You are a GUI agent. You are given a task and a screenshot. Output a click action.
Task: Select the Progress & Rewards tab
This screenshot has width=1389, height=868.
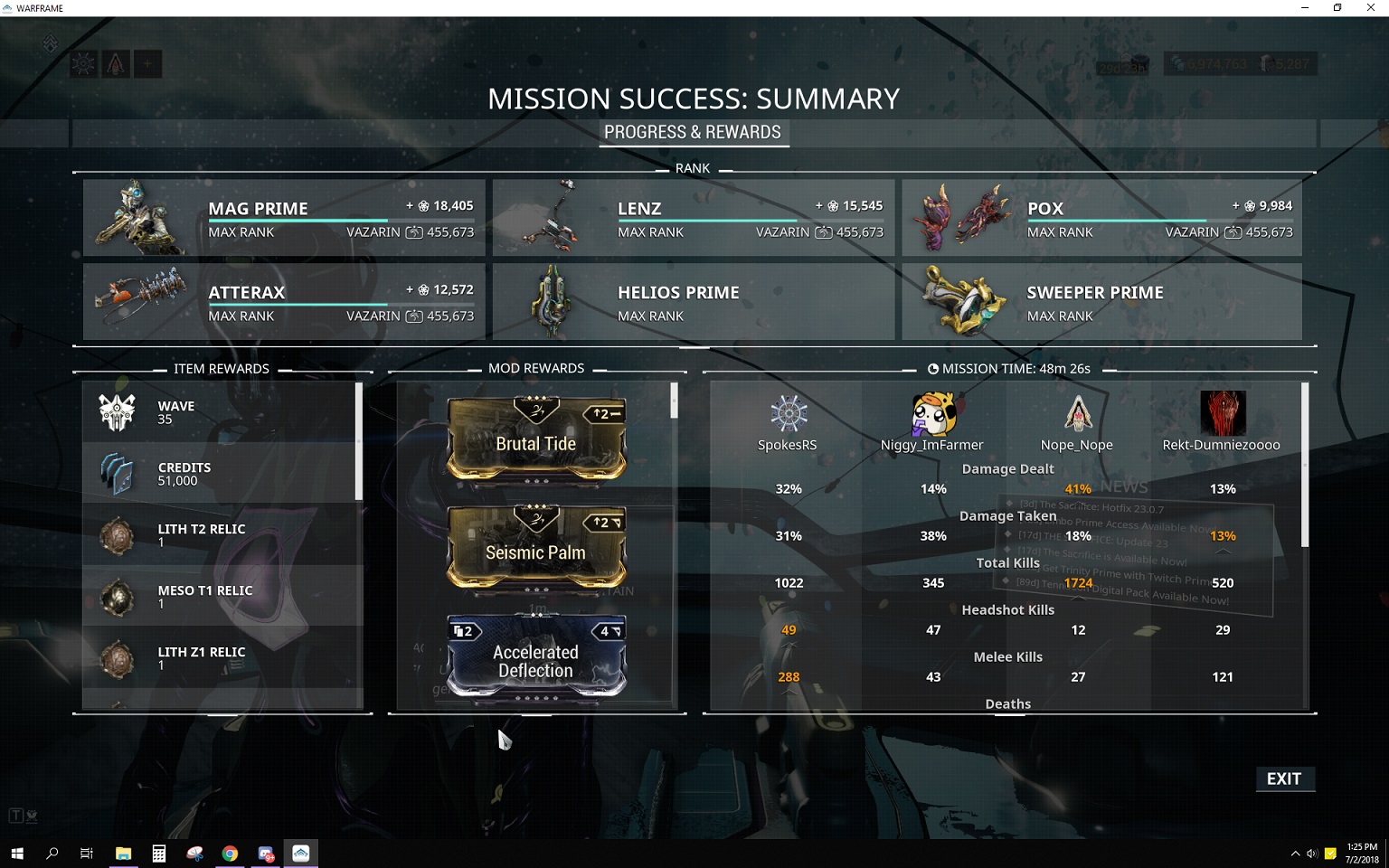[x=693, y=132]
